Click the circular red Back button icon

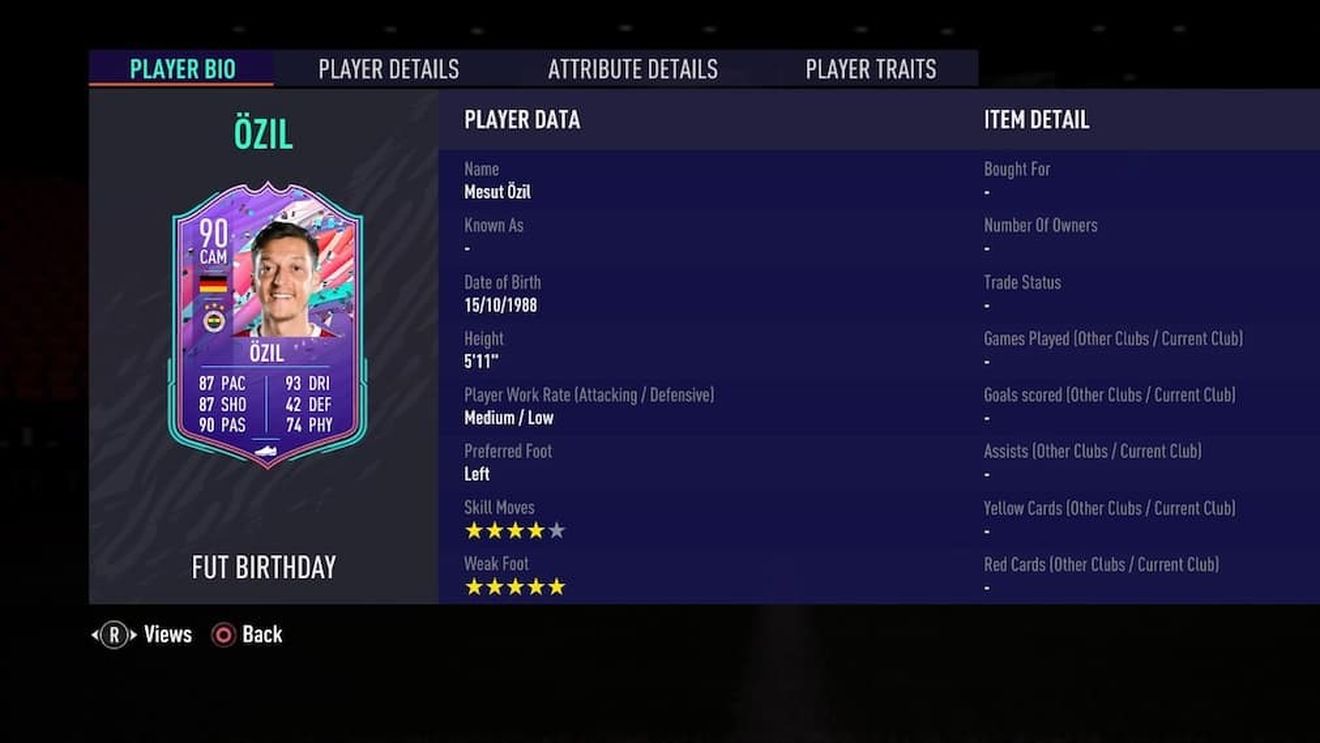(x=222, y=634)
